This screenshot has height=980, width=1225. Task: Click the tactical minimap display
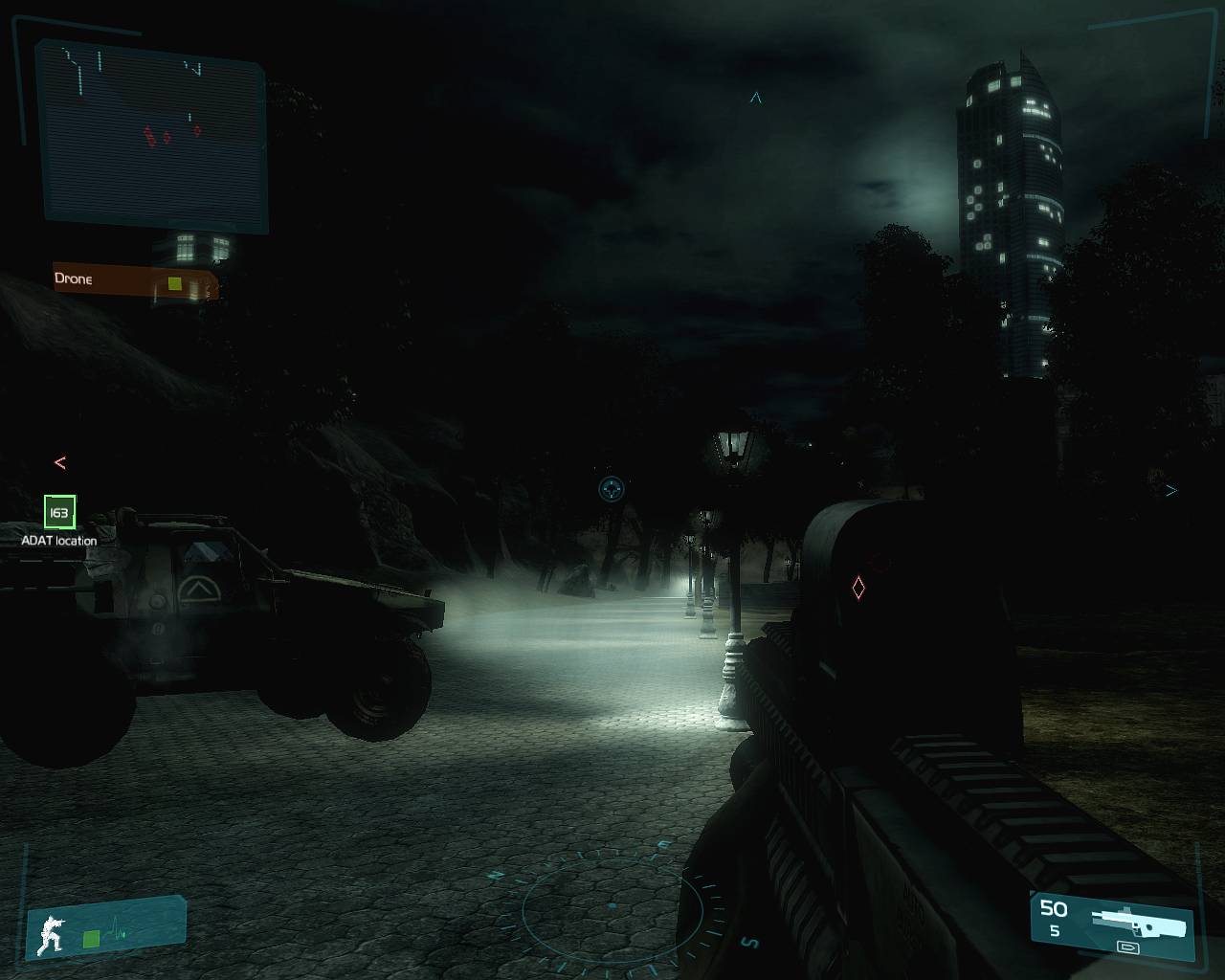point(151,137)
